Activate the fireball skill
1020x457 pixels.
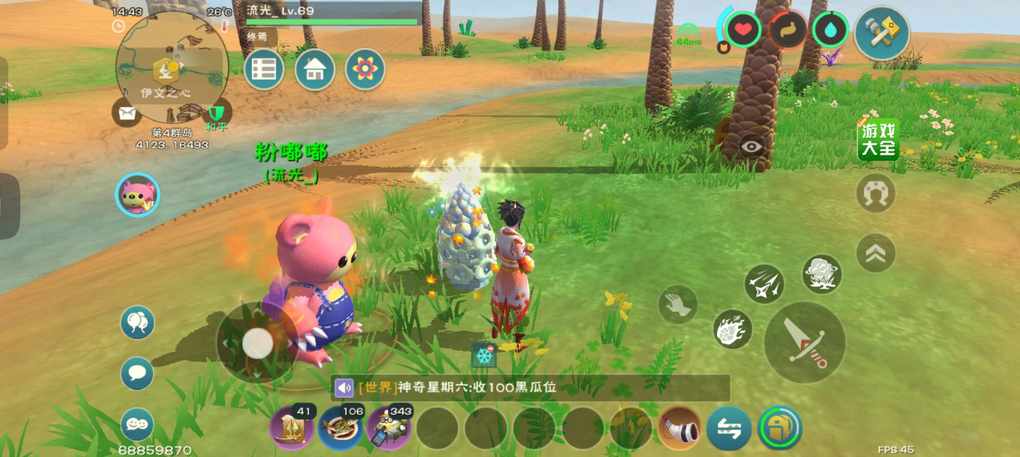[x=732, y=330]
